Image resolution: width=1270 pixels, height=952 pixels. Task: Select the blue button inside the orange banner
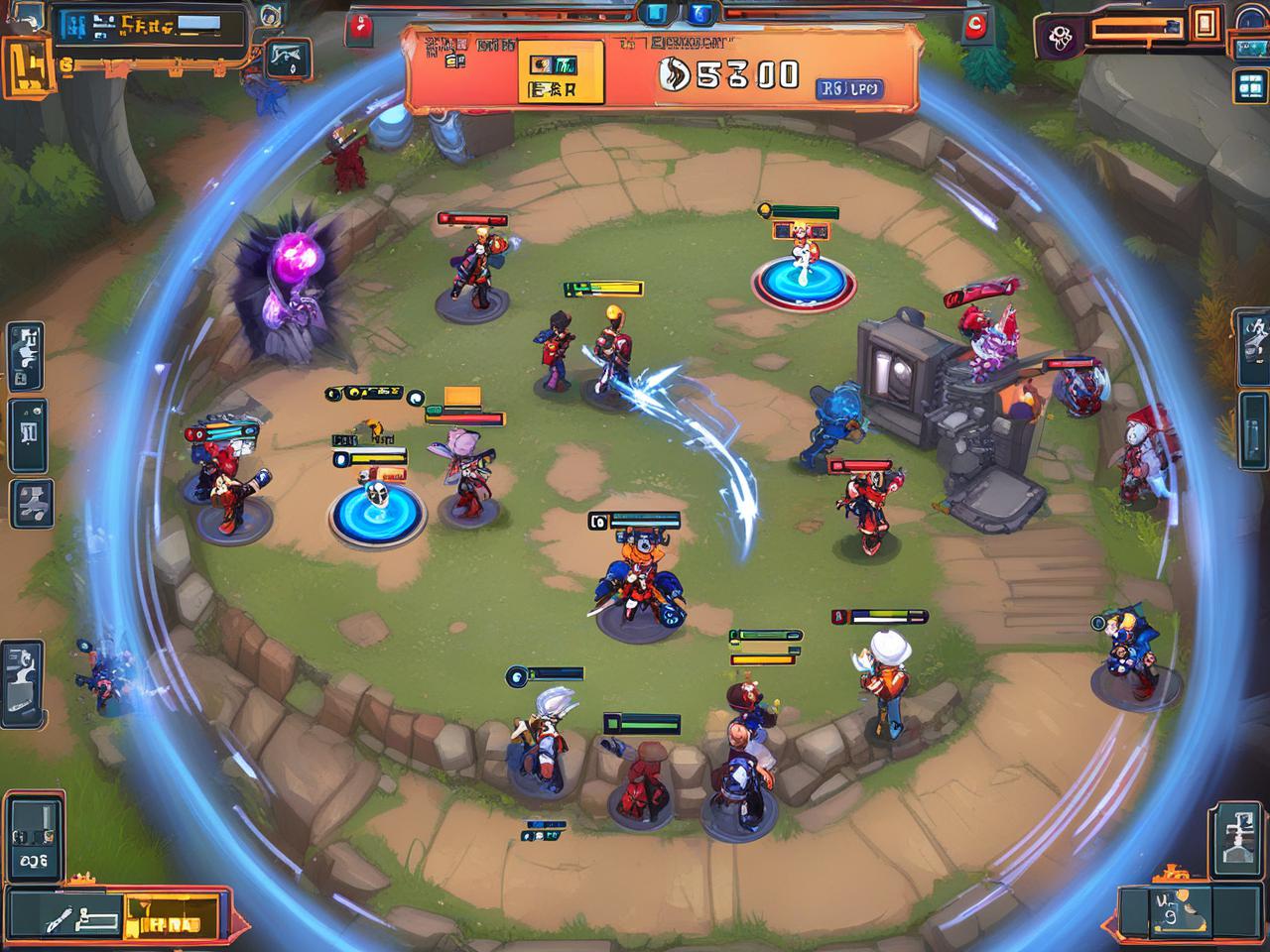pos(849,89)
